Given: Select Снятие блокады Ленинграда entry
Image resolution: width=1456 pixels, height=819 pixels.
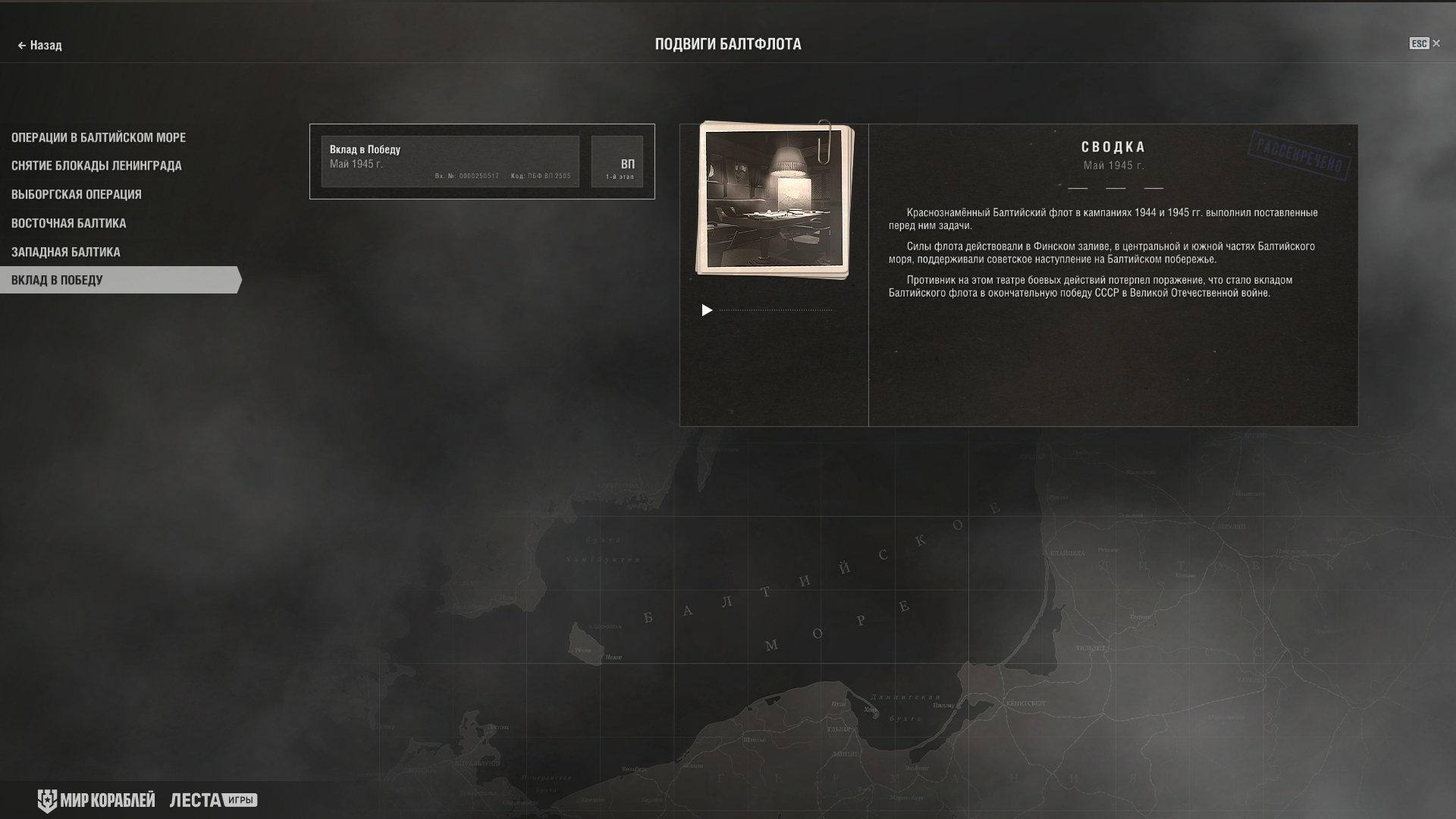Looking at the screenshot, I should coord(96,165).
